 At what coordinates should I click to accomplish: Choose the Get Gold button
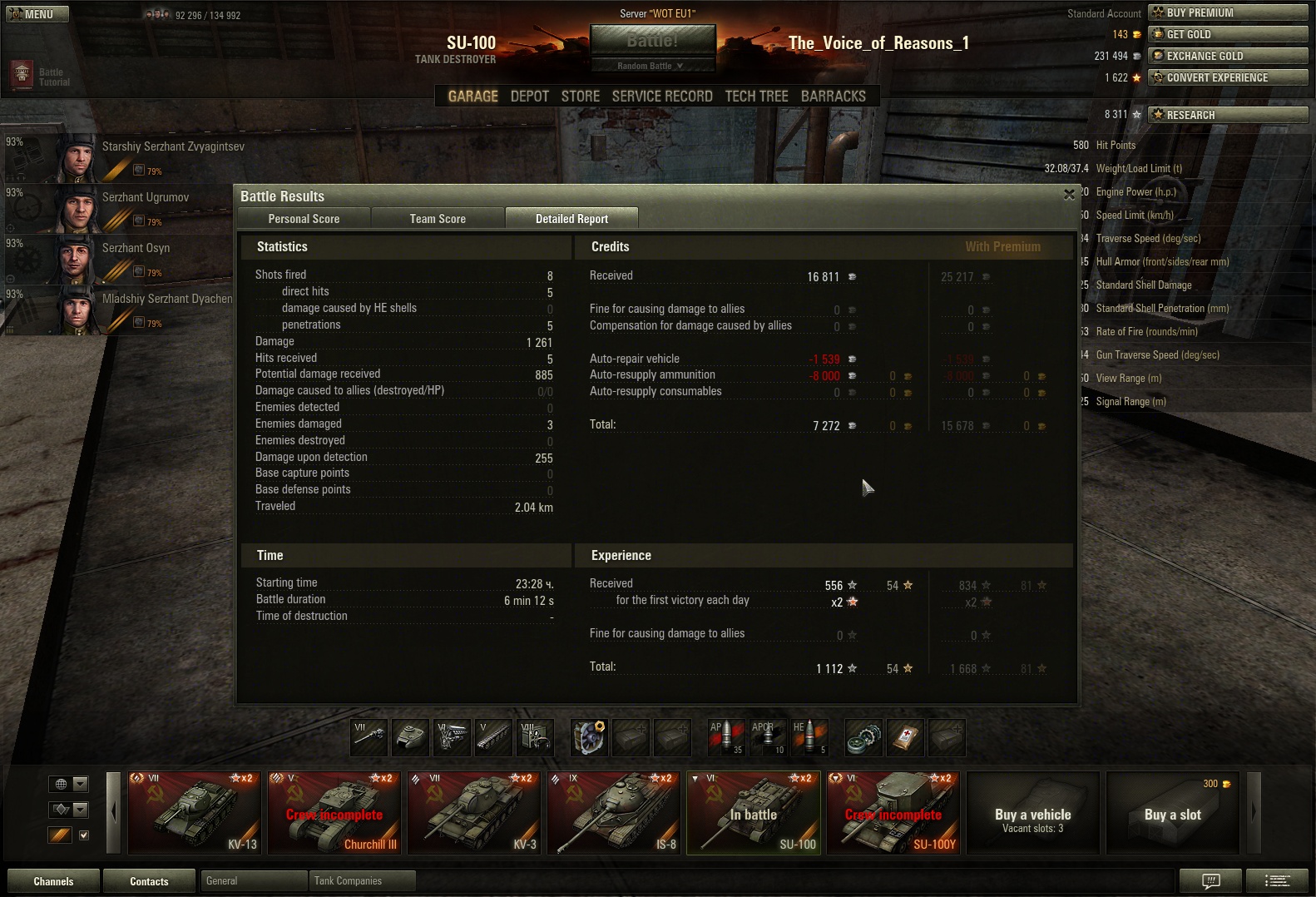coord(1228,34)
